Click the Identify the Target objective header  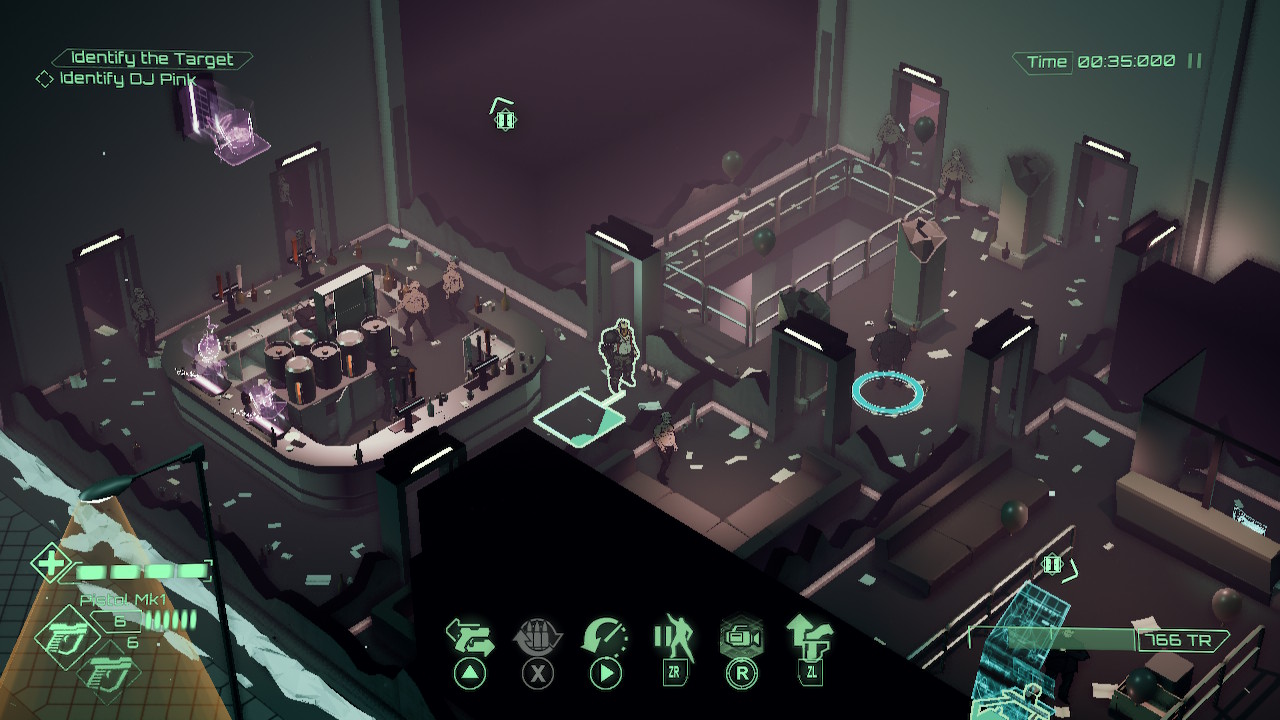[x=152, y=59]
